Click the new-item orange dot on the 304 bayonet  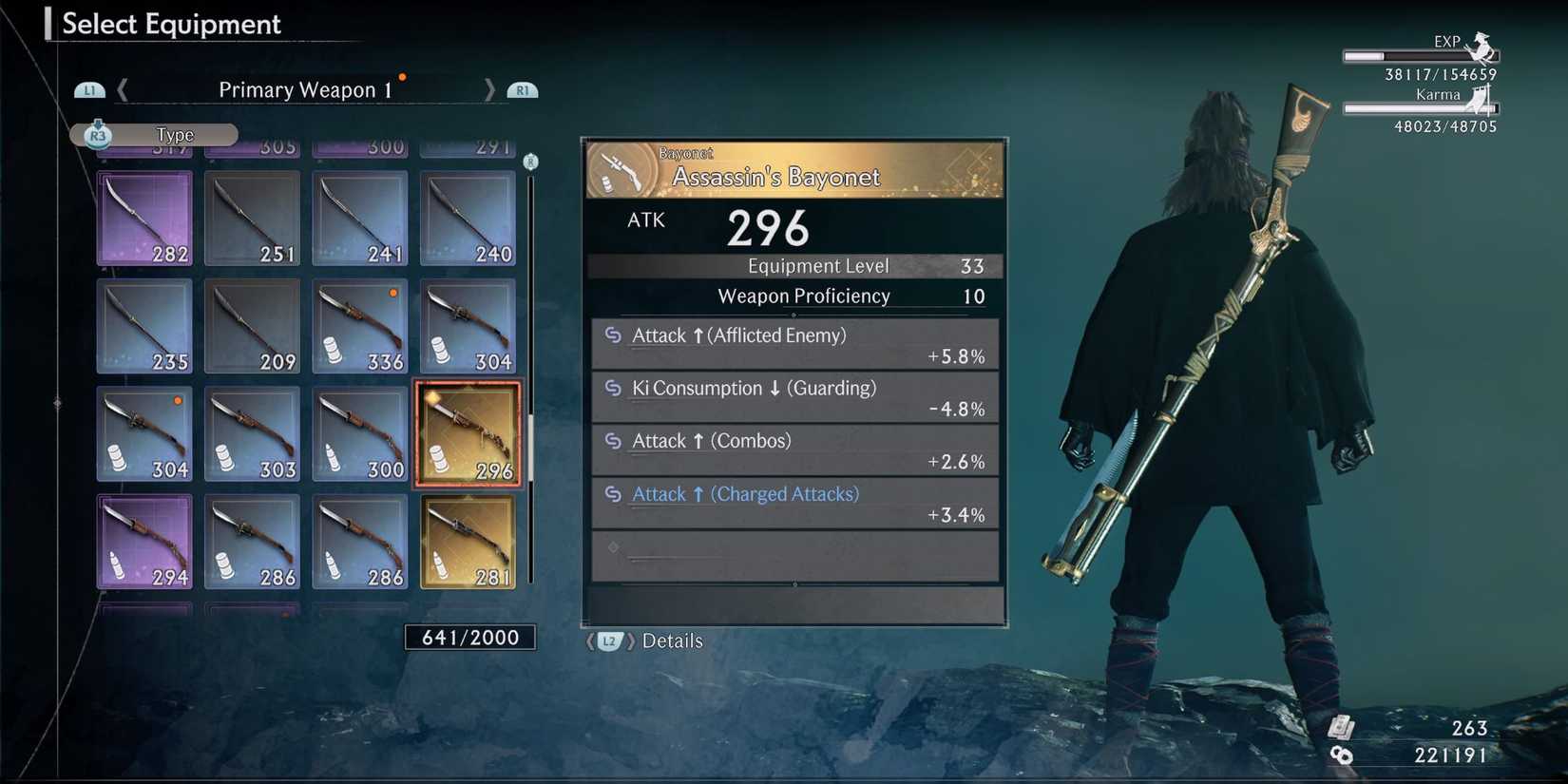(178, 401)
